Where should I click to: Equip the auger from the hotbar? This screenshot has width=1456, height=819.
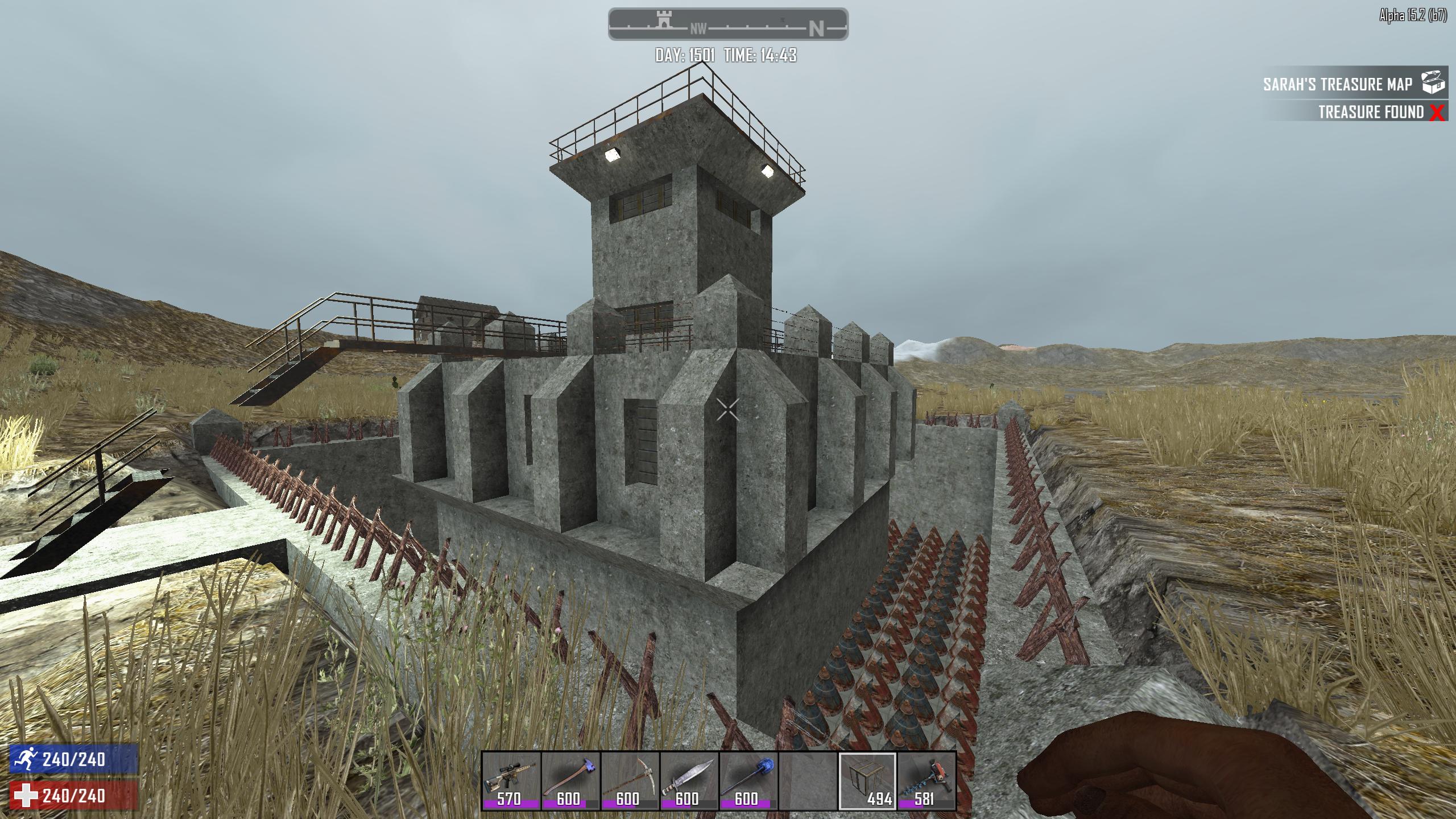point(926,780)
